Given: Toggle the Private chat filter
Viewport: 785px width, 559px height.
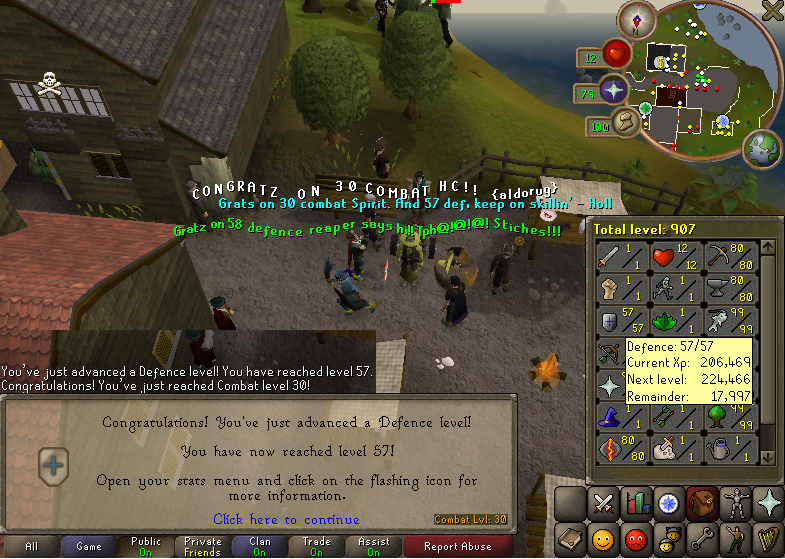Looking at the screenshot, I should tap(203, 546).
